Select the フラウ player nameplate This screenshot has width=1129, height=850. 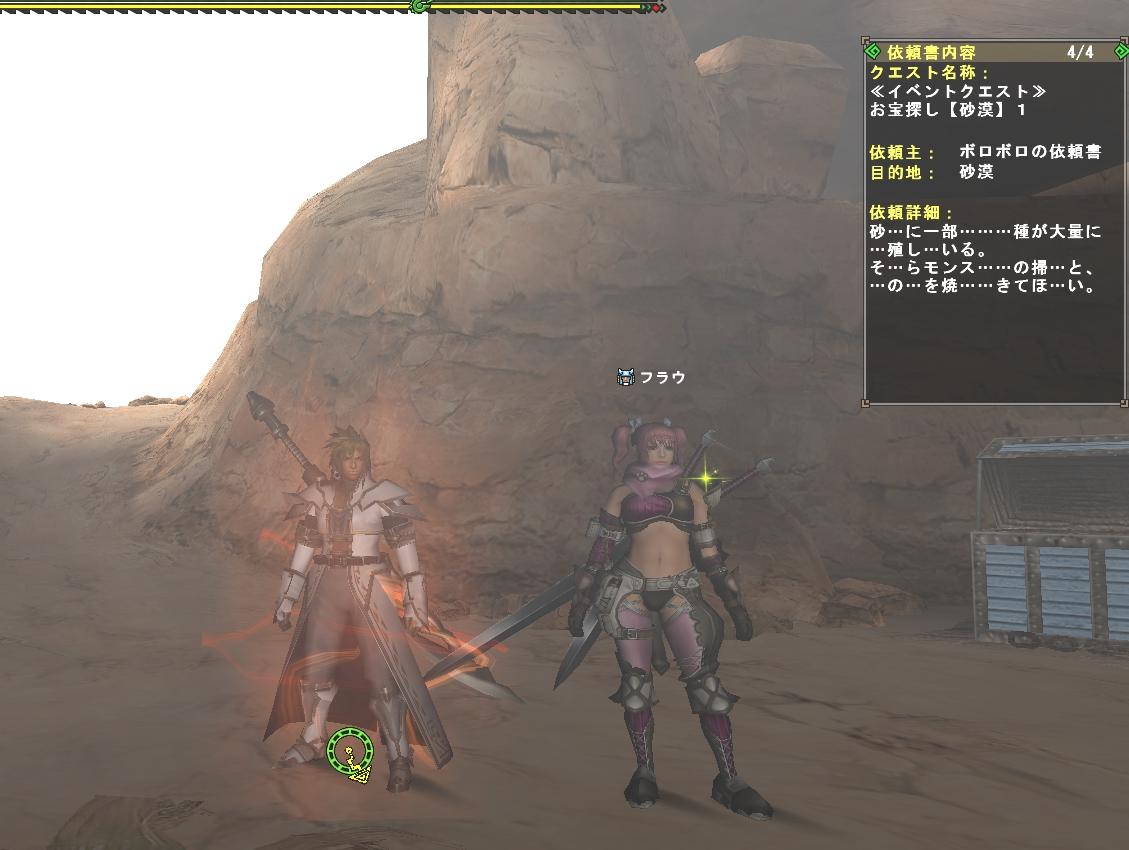pyautogui.click(x=661, y=378)
